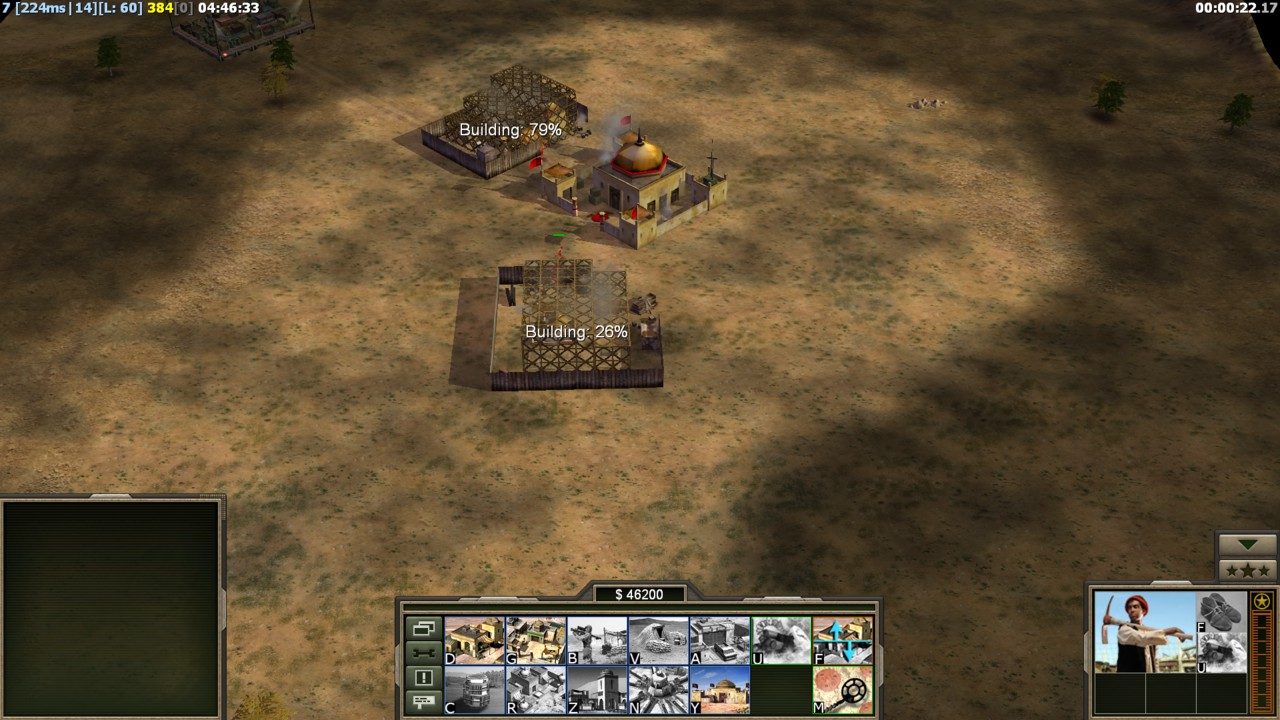Select the grey cylindrical tower build icon (C)
Viewport: 1280px width, 720px height.
[474, 690]
